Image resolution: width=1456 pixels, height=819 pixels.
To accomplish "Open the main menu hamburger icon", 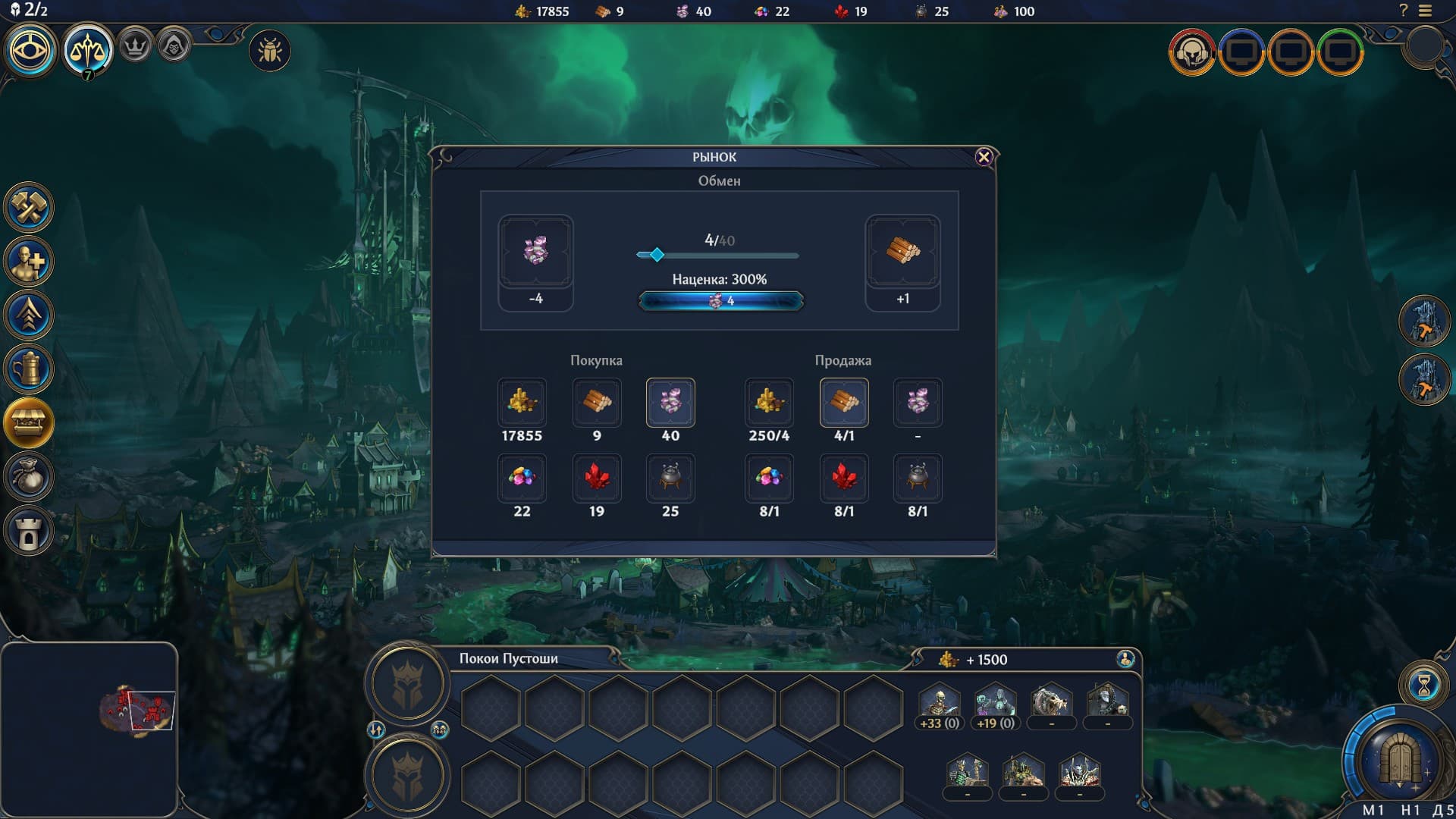I will 1426,11.
